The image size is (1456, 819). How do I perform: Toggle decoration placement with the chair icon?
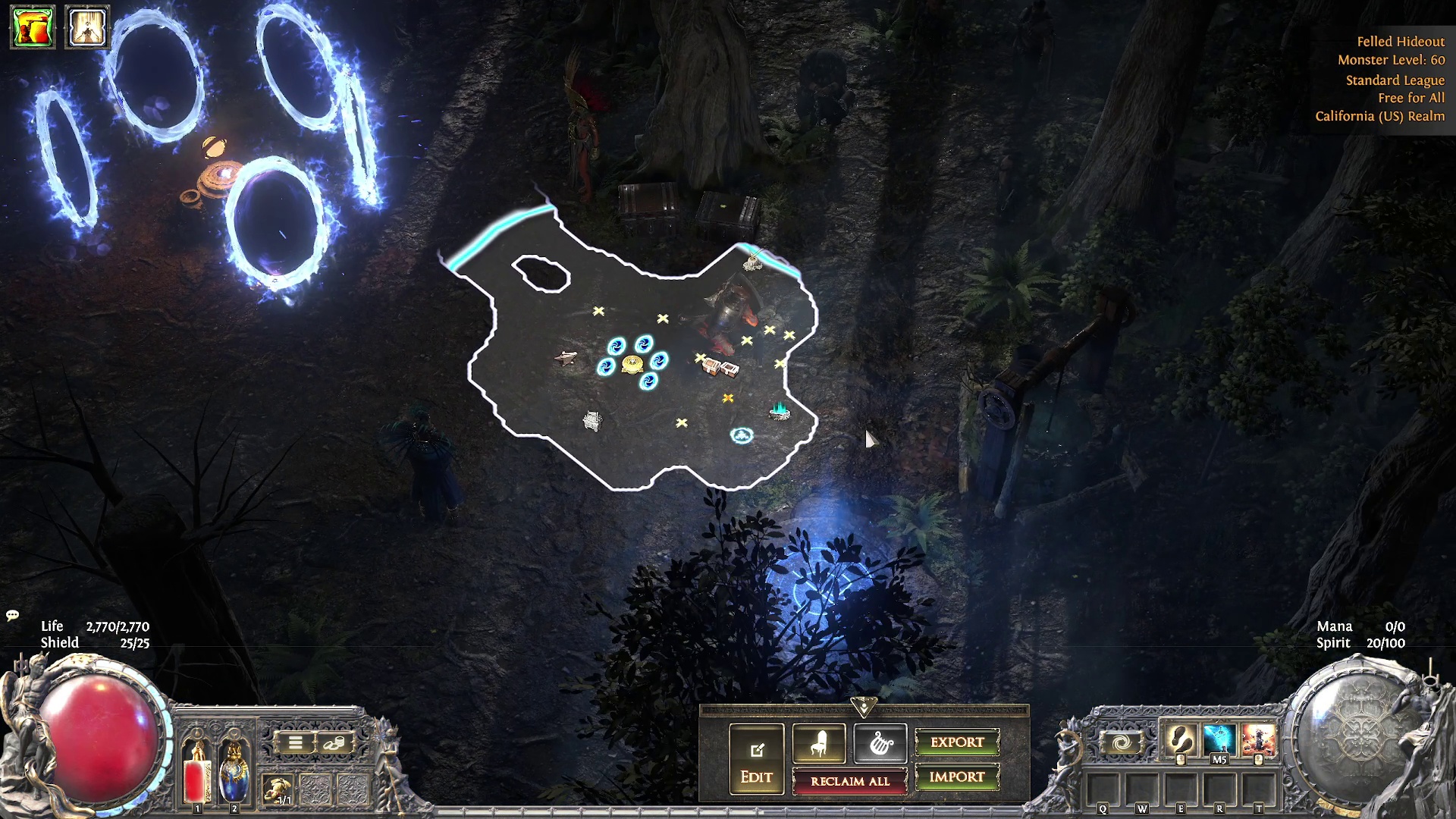click(x=817, y=744)
